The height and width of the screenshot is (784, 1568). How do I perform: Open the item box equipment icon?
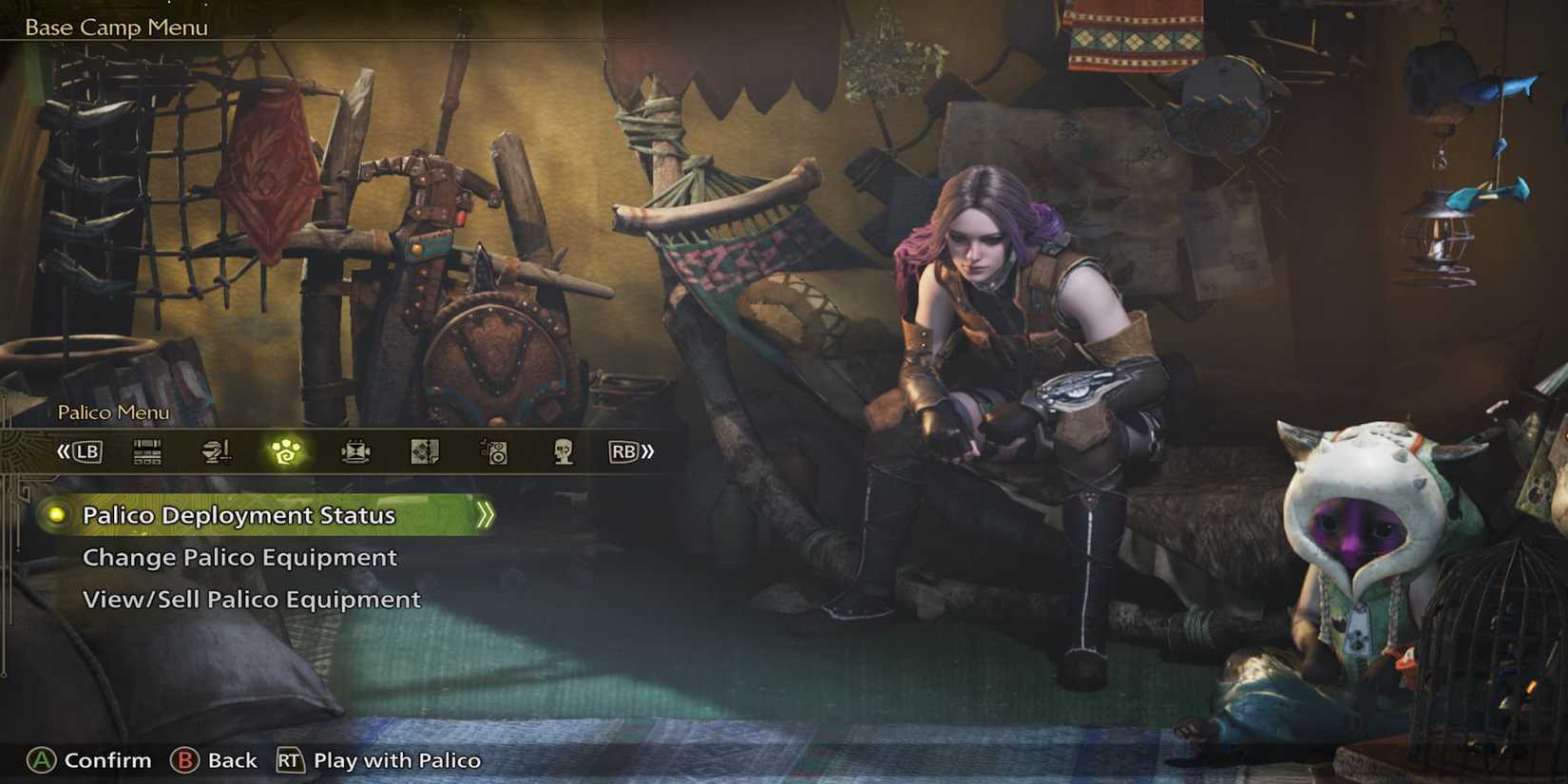[x=147, y=451]
